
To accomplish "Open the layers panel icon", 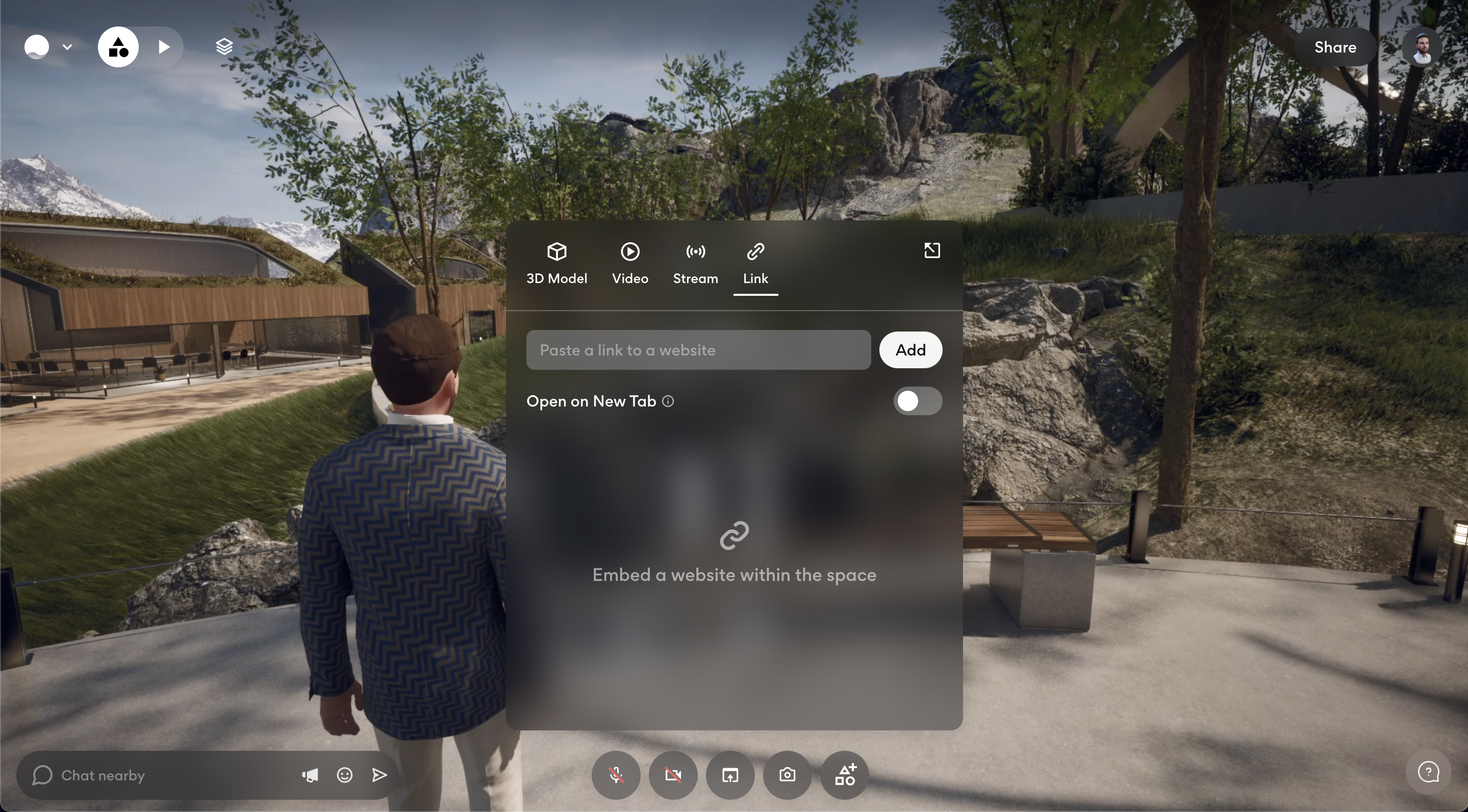I will pyautogui.click(x=224, y=47).
